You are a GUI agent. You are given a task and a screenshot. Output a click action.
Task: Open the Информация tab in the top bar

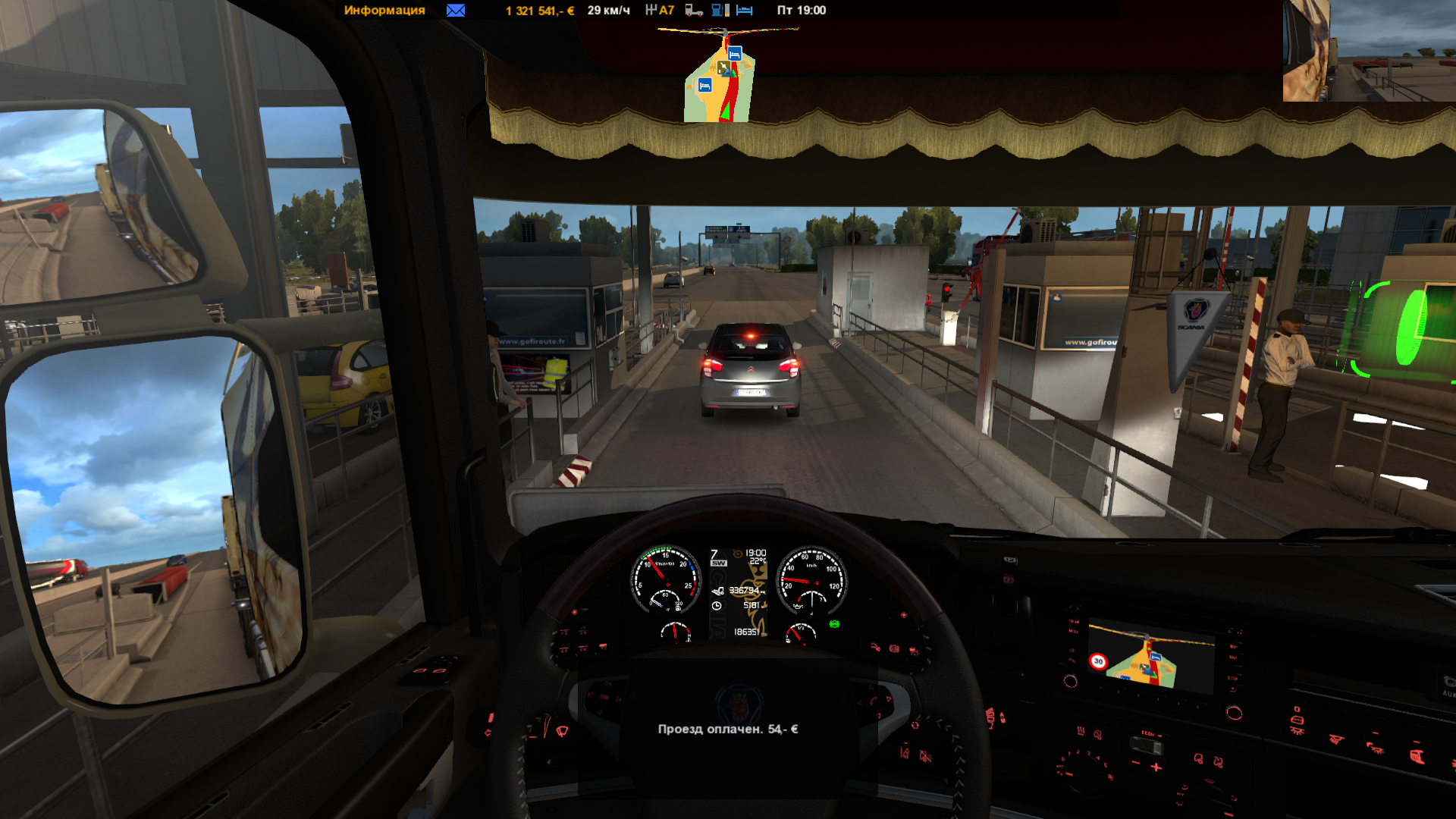pos(384,11)
